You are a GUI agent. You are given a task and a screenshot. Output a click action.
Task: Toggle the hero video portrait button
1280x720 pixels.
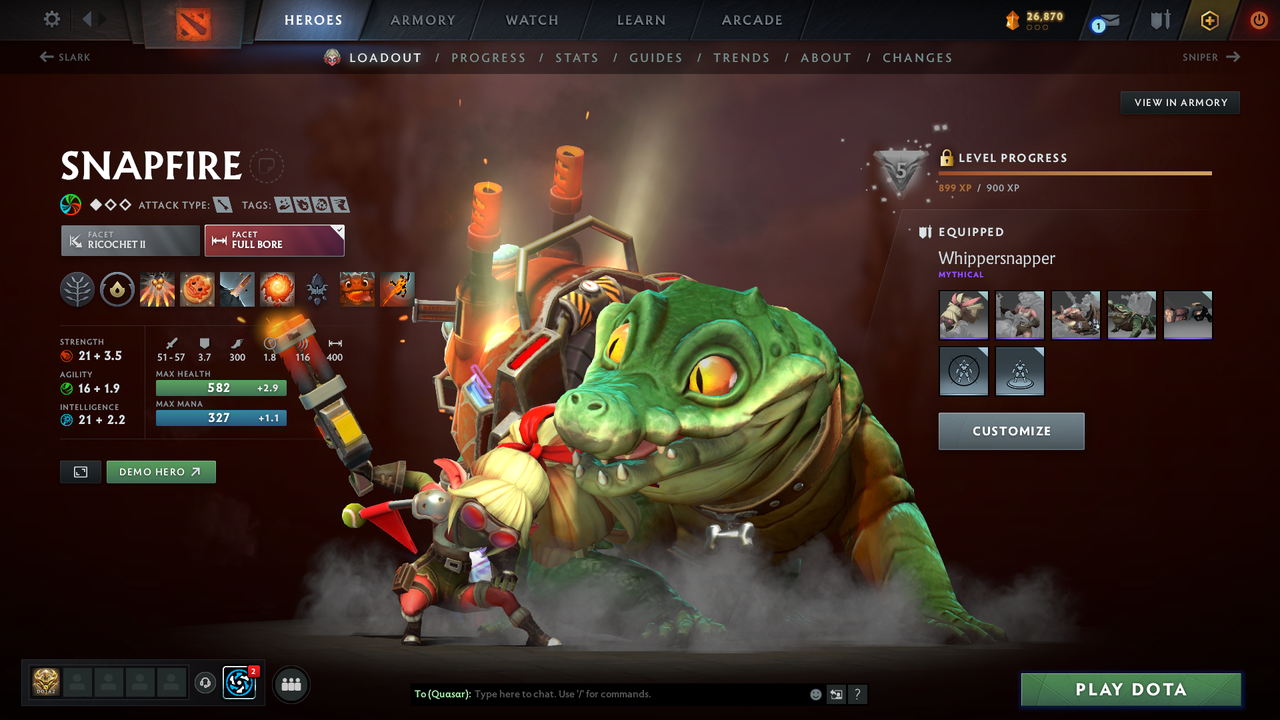[x=80, y=471]
